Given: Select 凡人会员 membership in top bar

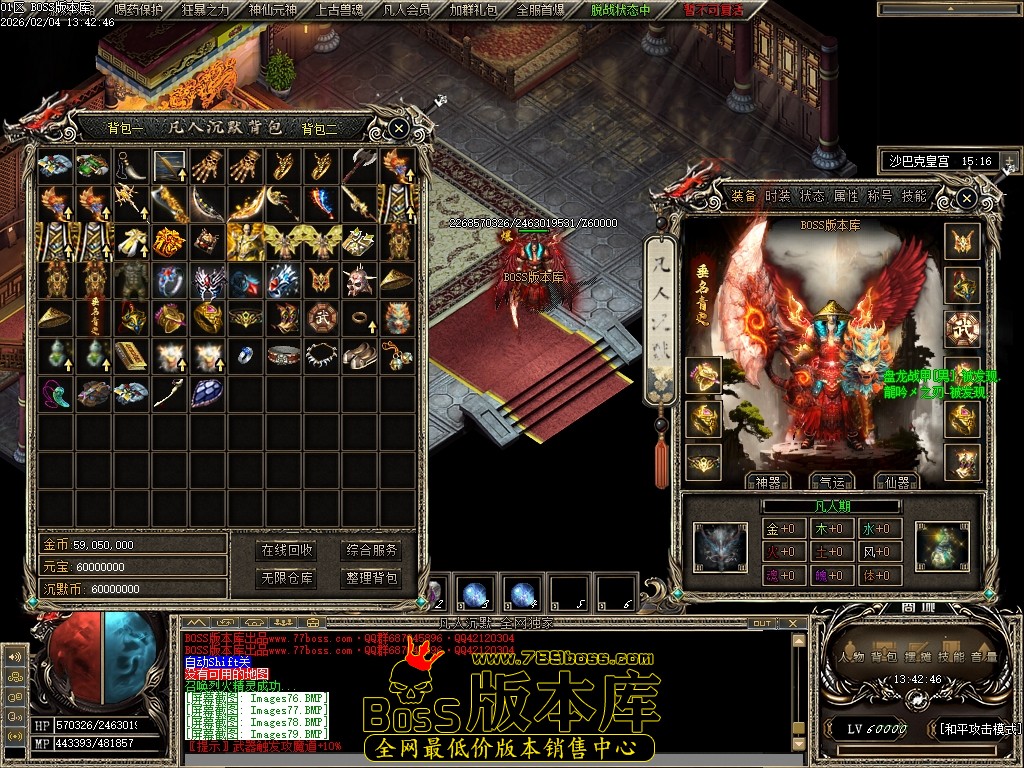Looking at the screenshot, I should [x=406, y=10].
